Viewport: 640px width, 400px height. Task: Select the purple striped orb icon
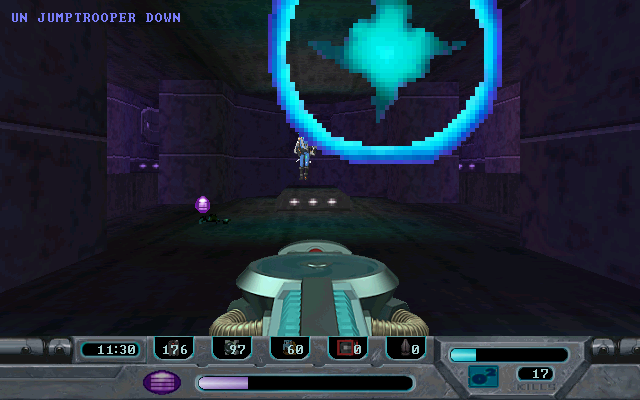click(x=162, y=381)
